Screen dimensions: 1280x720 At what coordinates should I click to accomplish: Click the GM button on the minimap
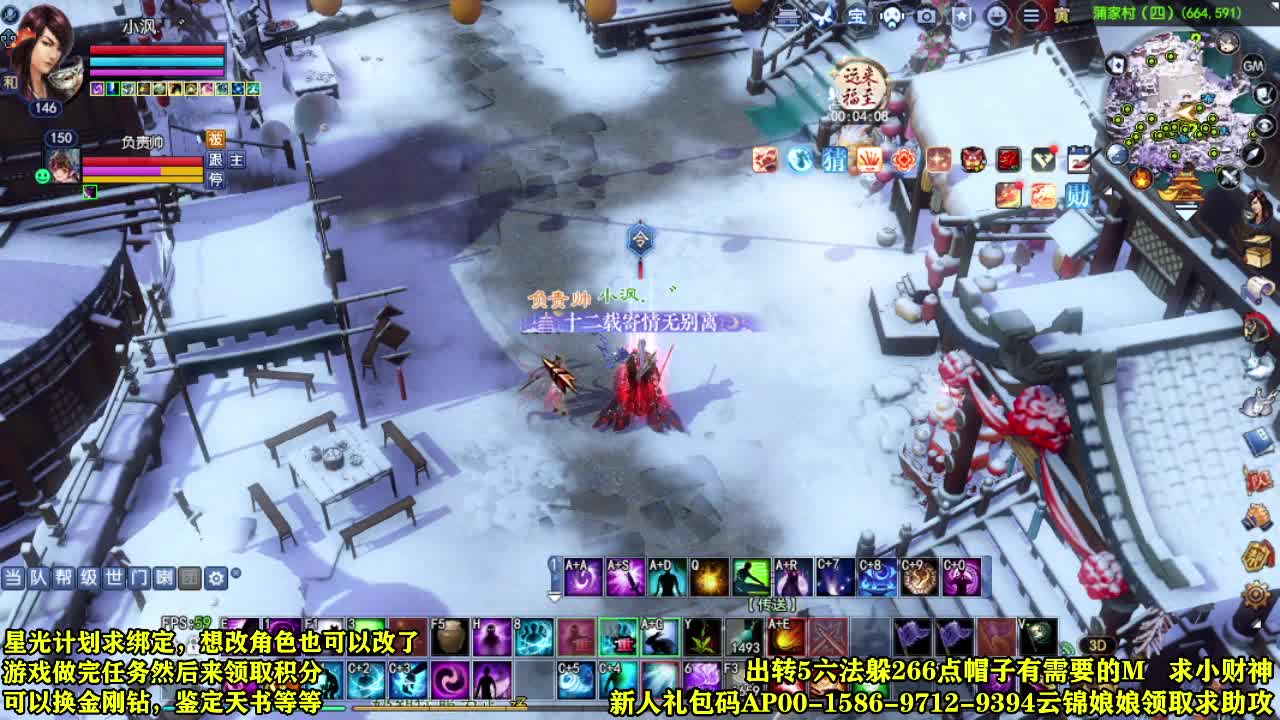(x=1253, y=67)
